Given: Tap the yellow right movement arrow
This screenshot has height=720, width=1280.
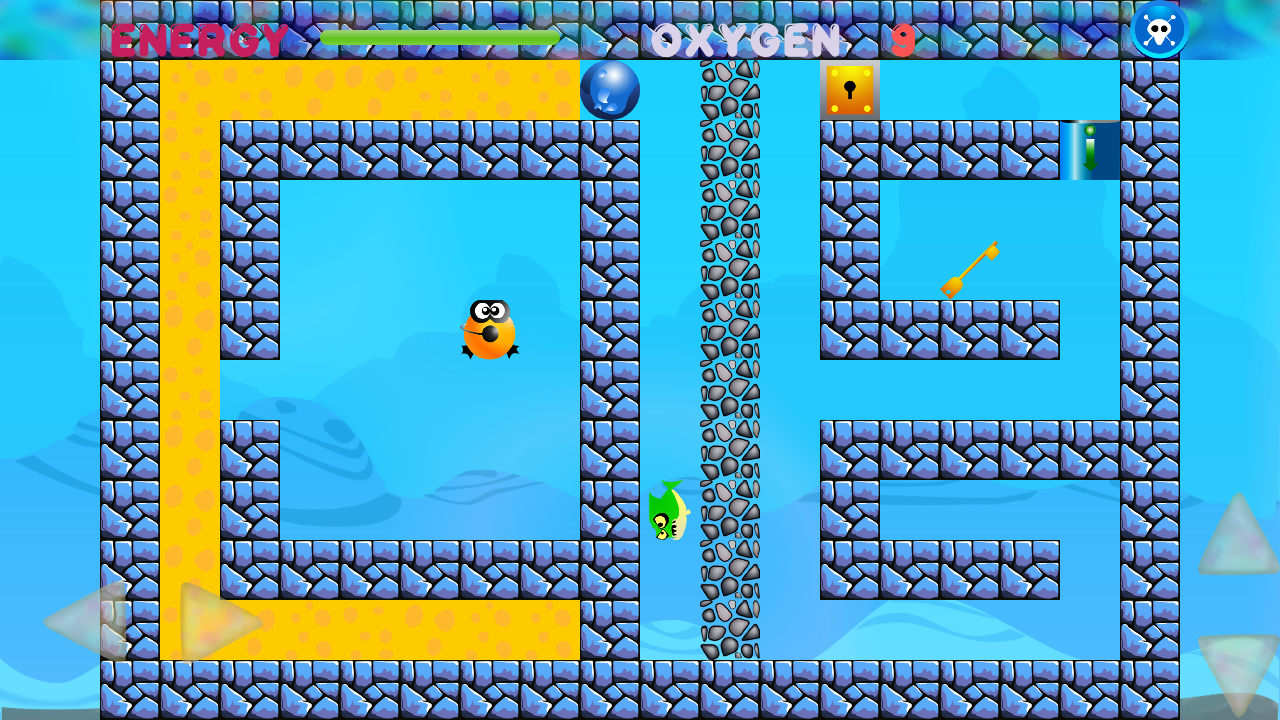Looking at the screenshot, I should click(x=210, y=620).
